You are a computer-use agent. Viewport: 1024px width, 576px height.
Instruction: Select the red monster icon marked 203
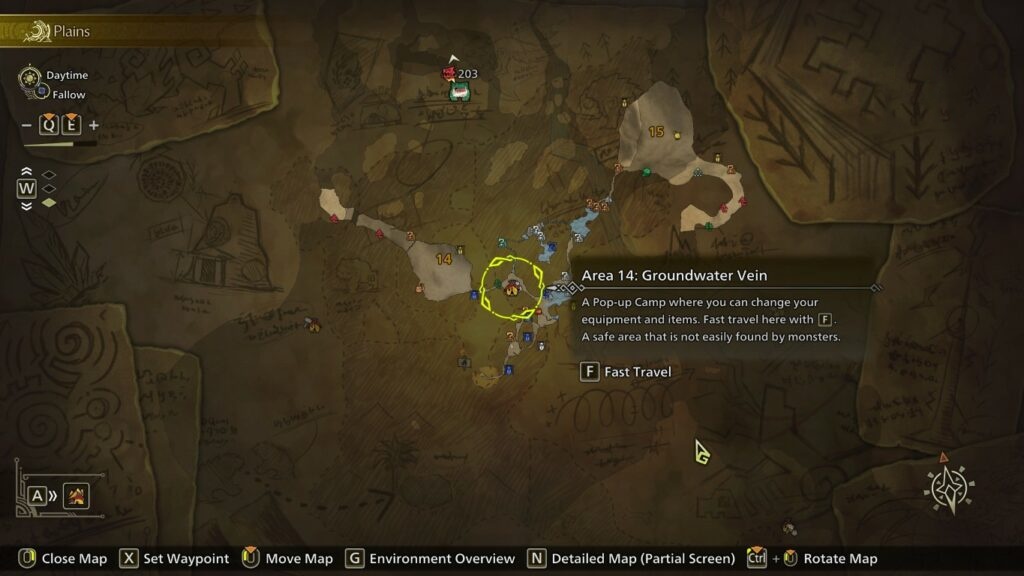click(x=449, y=74)
